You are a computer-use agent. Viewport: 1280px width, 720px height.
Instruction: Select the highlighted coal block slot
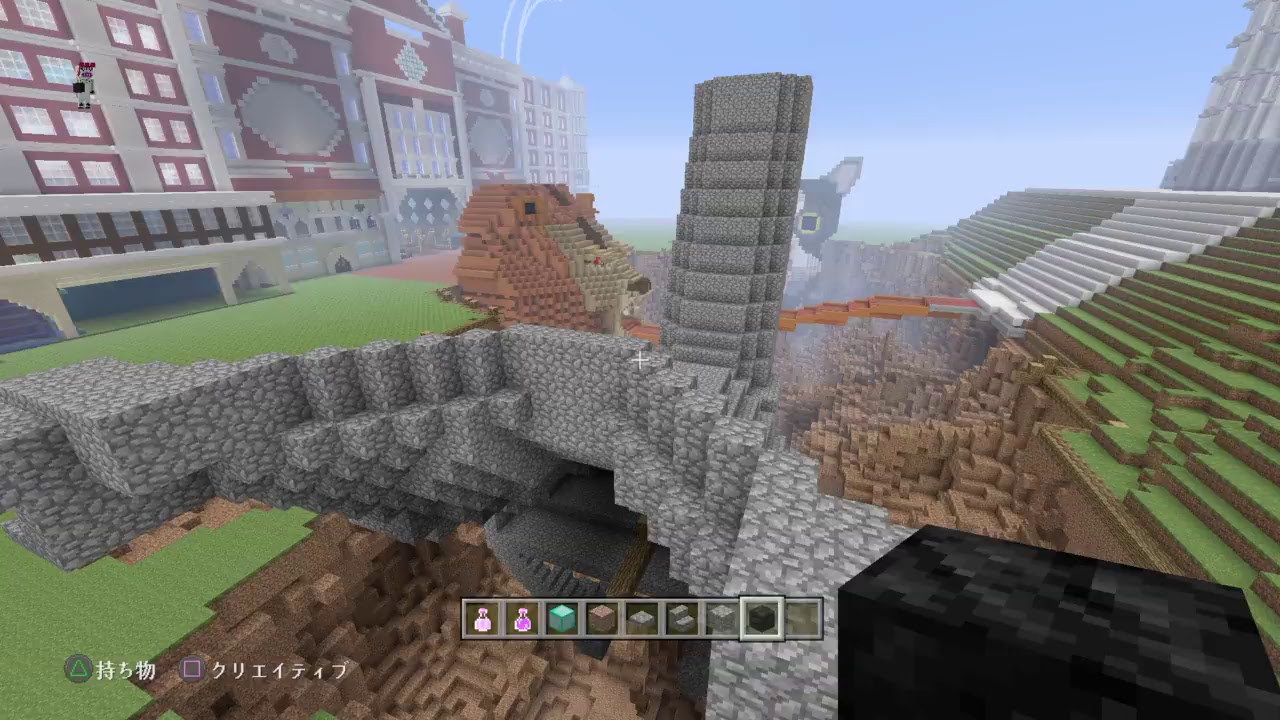pyautogui.click(x=764, y=617)
